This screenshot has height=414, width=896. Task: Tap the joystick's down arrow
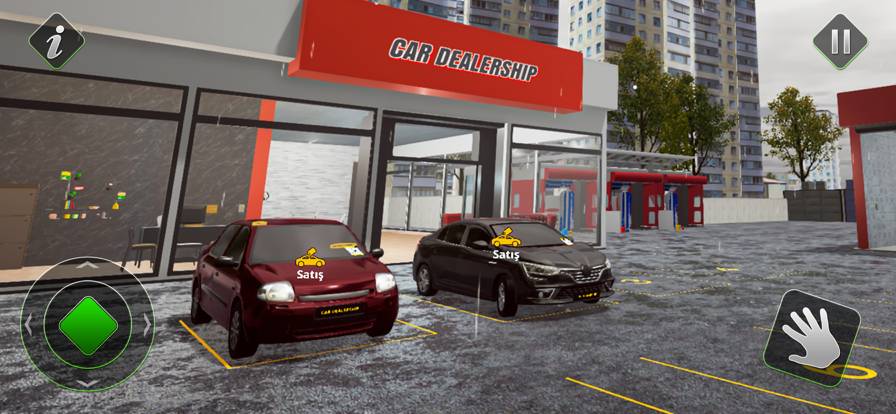88,383
